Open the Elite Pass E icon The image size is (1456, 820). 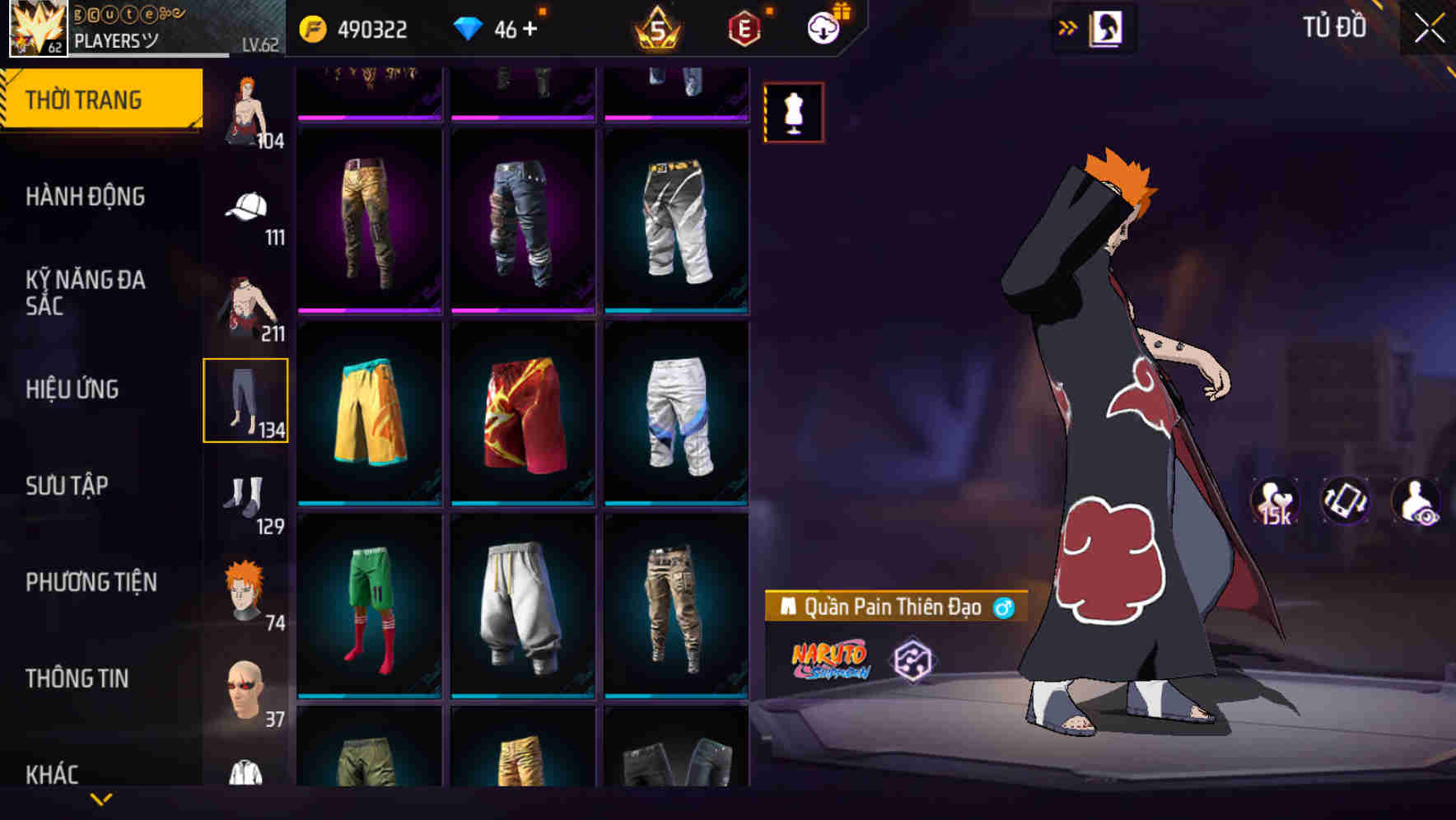pyautogui.click(x=744, y=29)
